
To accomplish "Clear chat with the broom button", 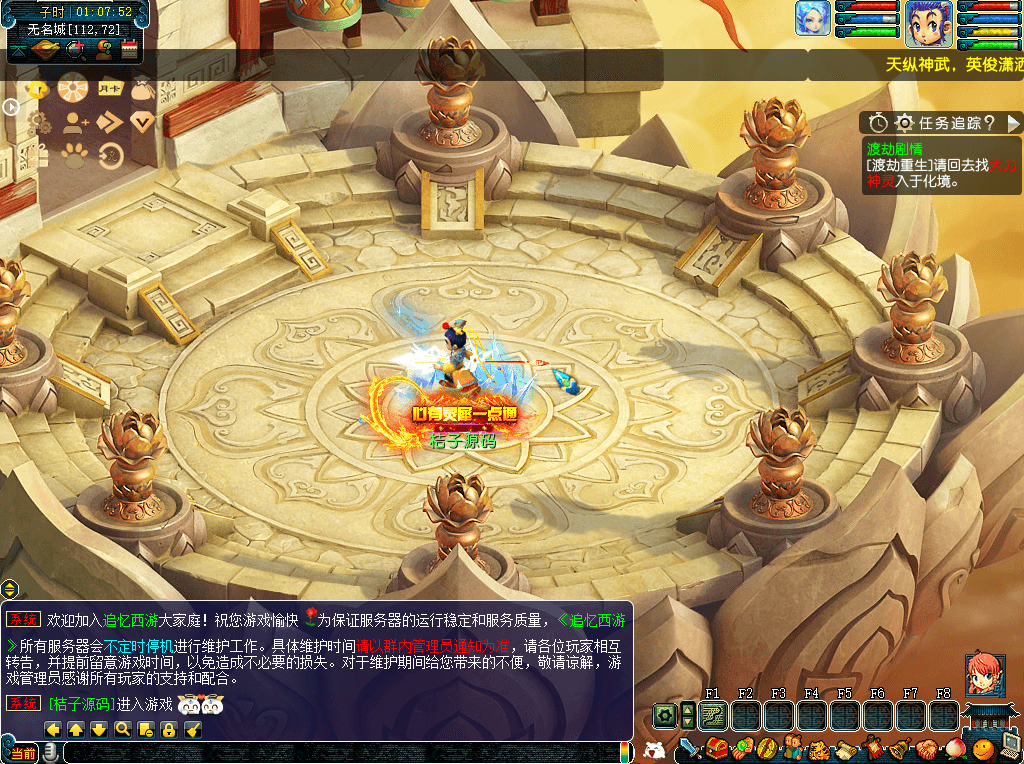I will click(x=193, y=730).
